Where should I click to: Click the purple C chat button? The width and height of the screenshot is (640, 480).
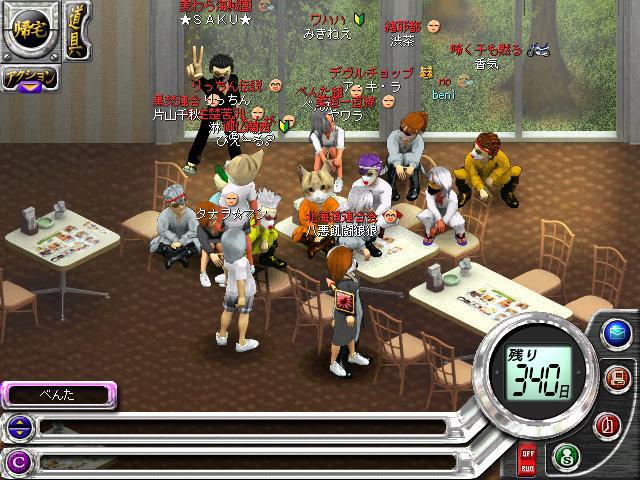pyautogui.click(x=17, y=461)
